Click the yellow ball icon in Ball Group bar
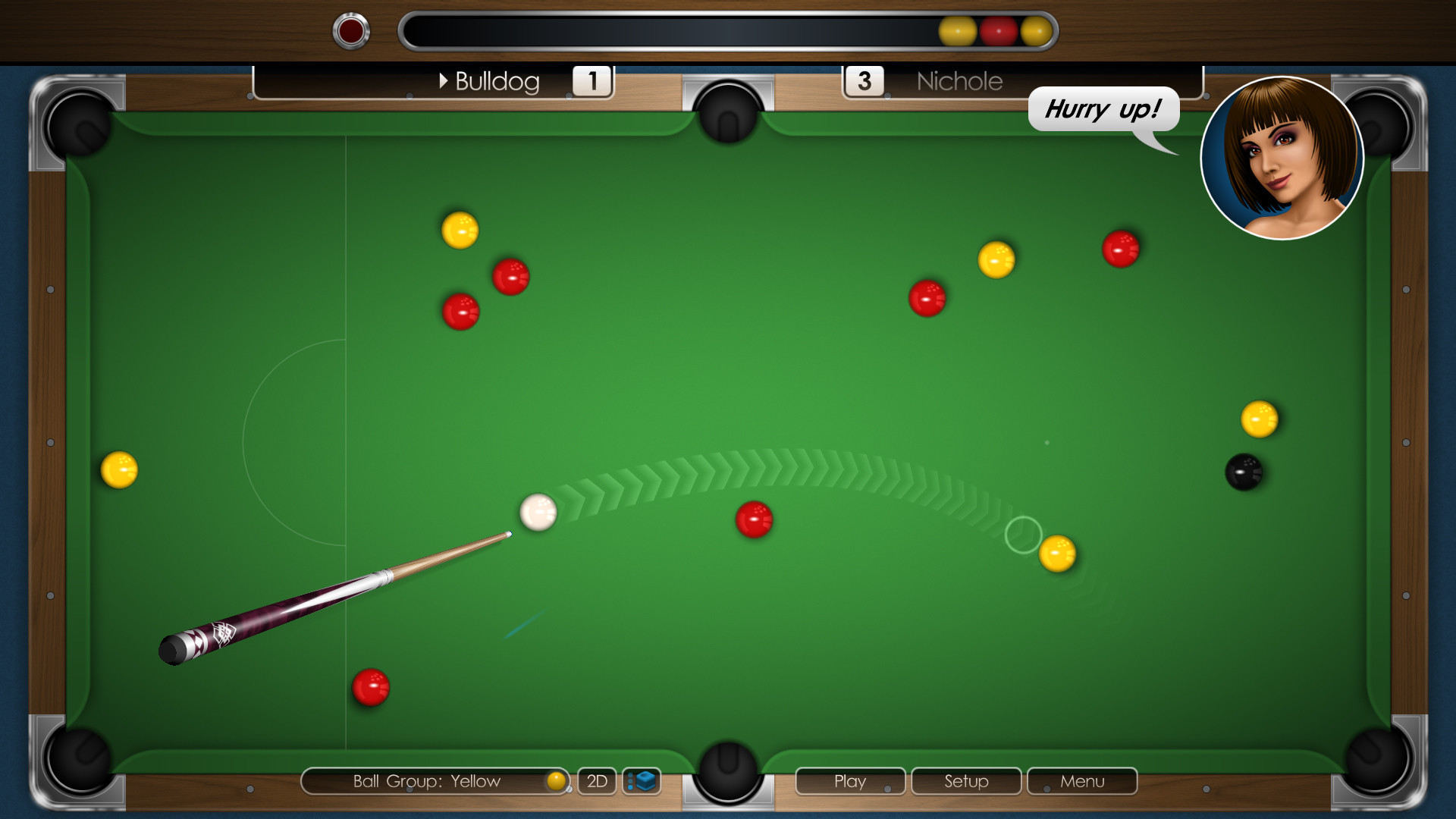Image resolution: width=1456 pixels, height=819 pixels. [556, 781]
